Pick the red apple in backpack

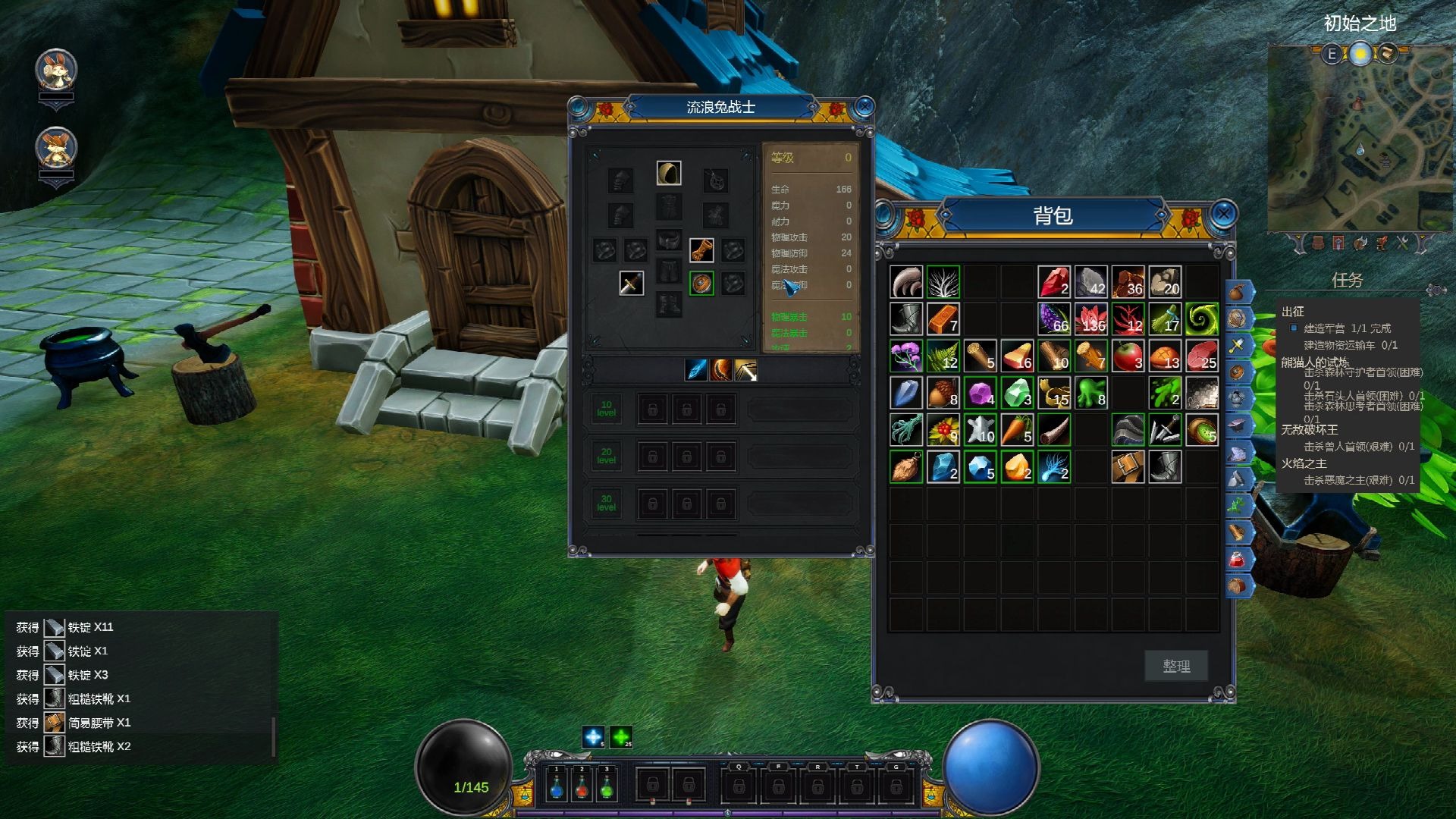[1128, 356]
